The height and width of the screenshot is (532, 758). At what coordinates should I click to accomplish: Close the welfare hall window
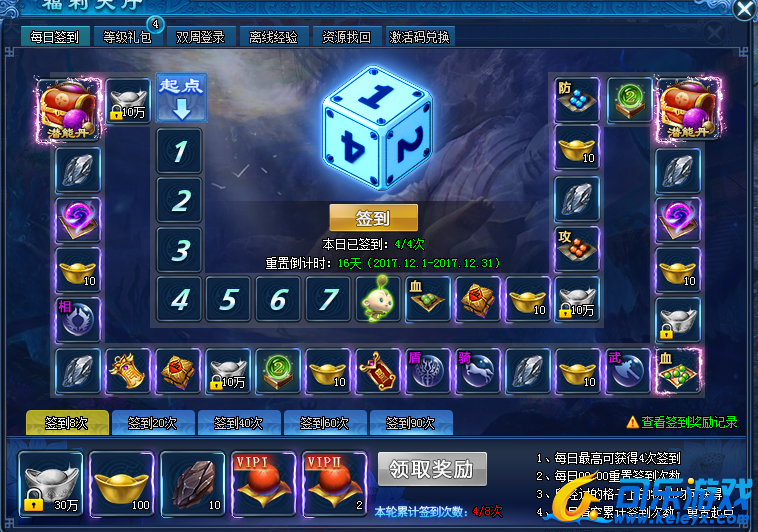point(744,10)
